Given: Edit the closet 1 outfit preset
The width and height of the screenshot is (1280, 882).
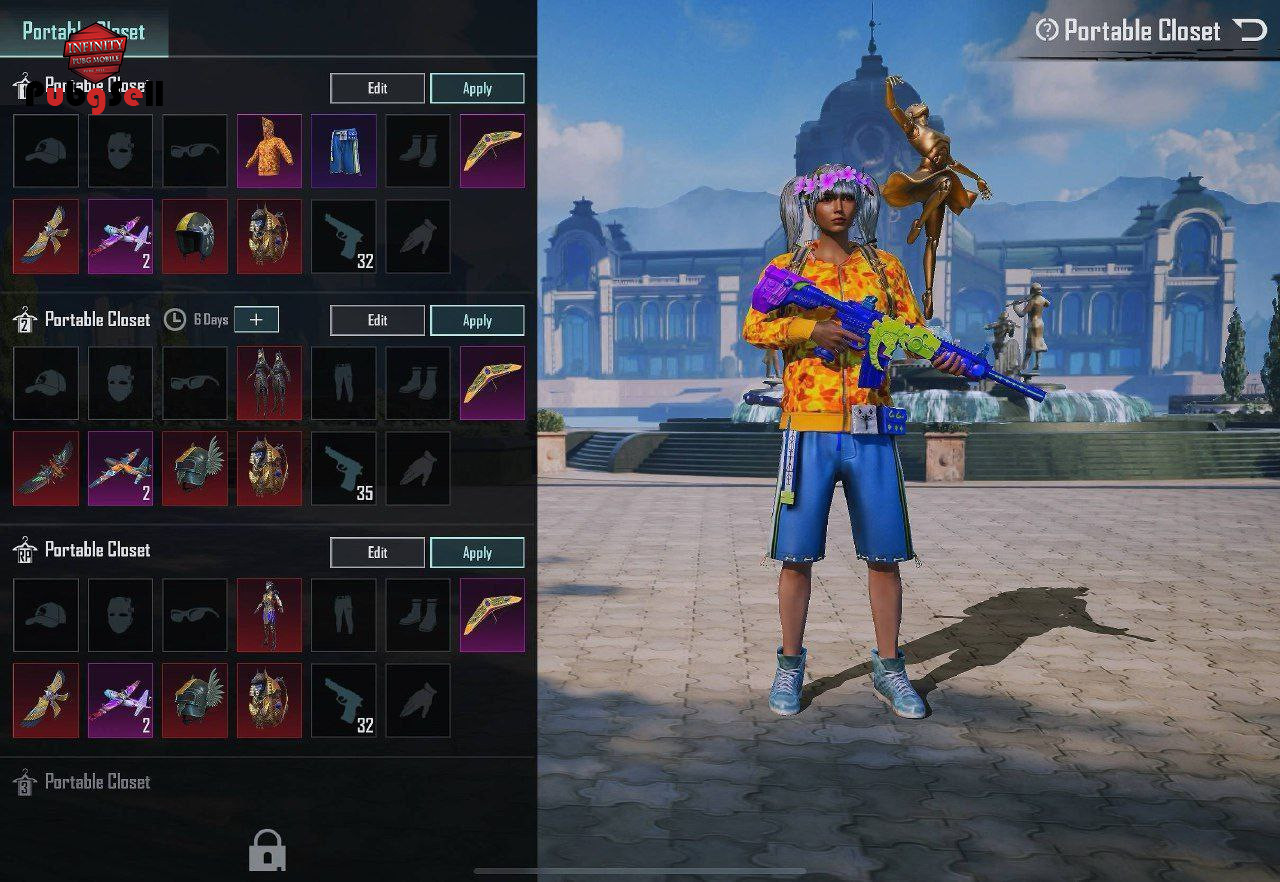Looking at the screenshot, I should 377,88.
